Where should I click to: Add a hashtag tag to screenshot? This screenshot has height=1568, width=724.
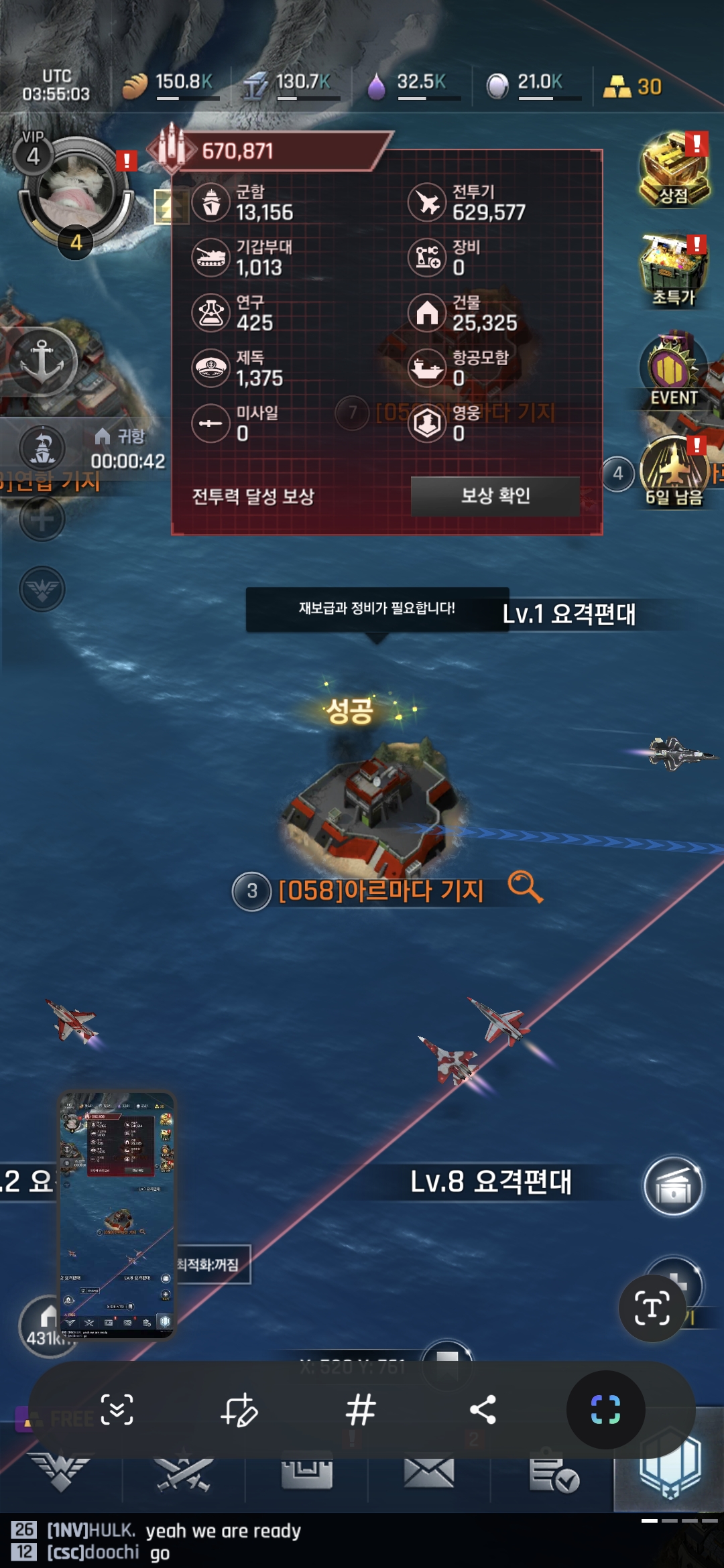point(361,1409)
